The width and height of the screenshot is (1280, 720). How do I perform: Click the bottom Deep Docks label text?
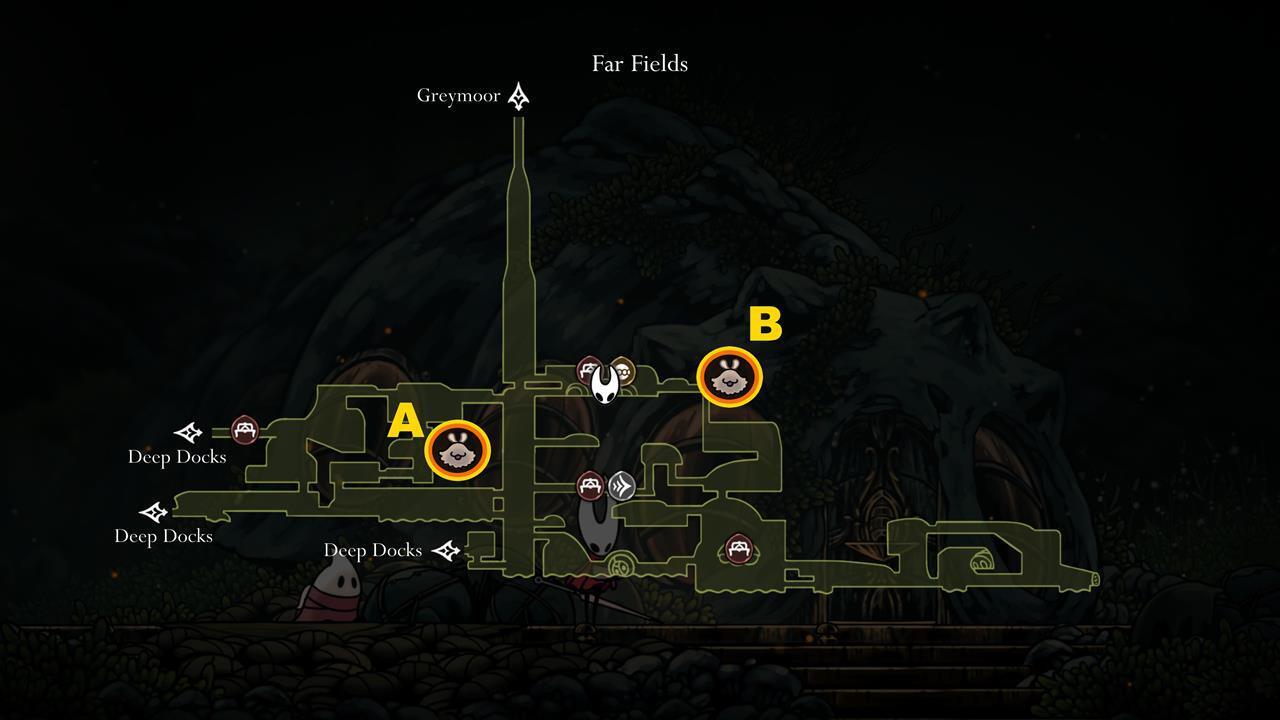(163, 536)
